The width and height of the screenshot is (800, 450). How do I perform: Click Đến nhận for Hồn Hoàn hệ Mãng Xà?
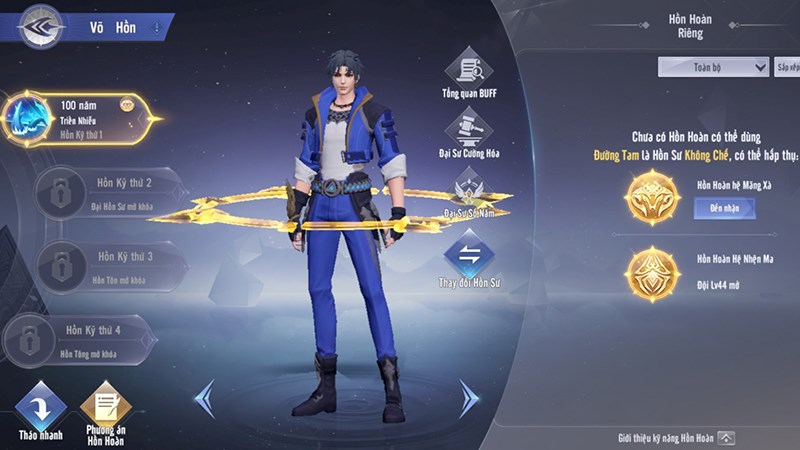pyautogui.click(x=724, y=208)
